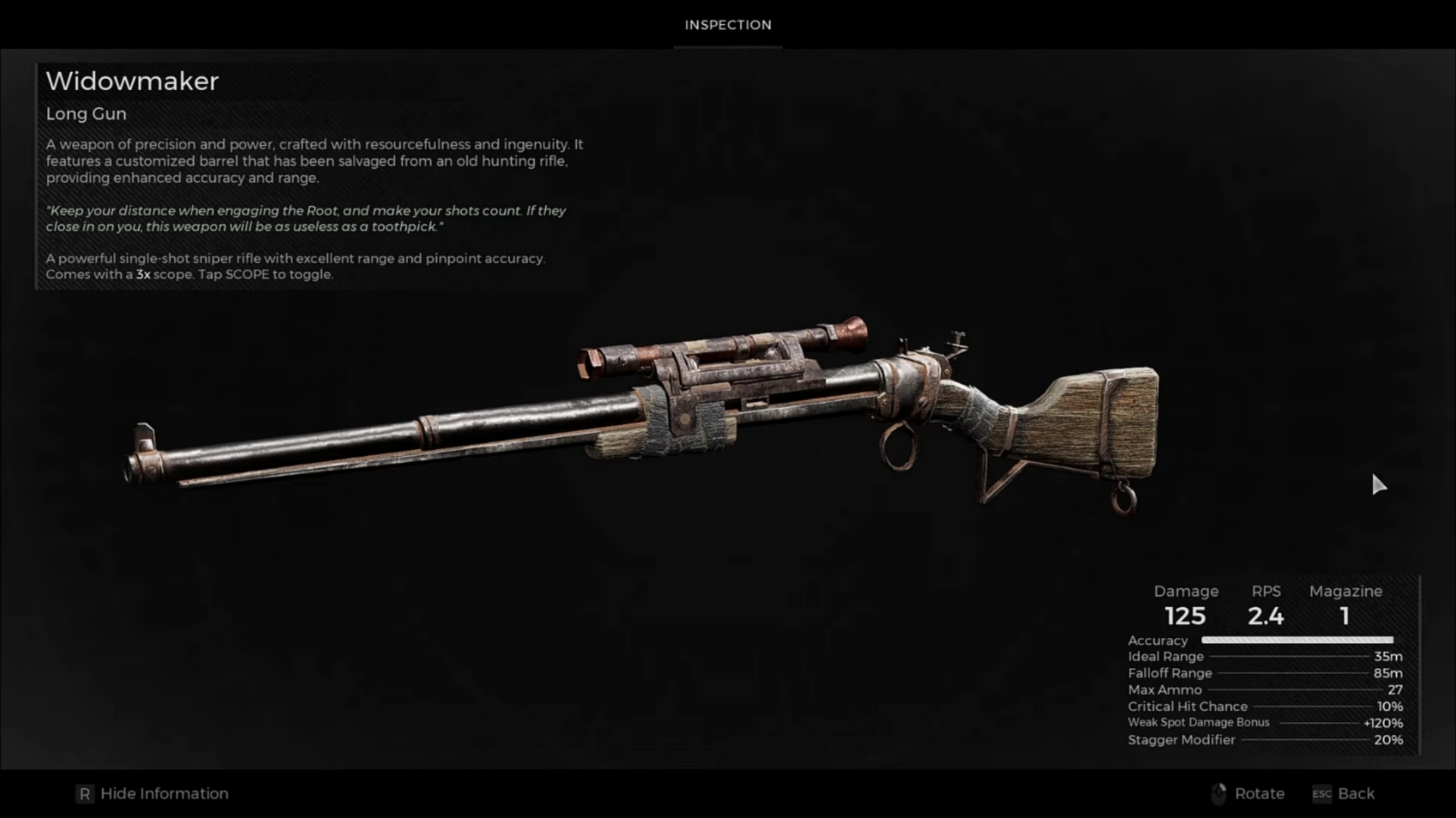This screenshot has height=818, width=1456.
Task: Go Back from the inspection screen
Action: pyautogui.click(x=1344, y=794)
